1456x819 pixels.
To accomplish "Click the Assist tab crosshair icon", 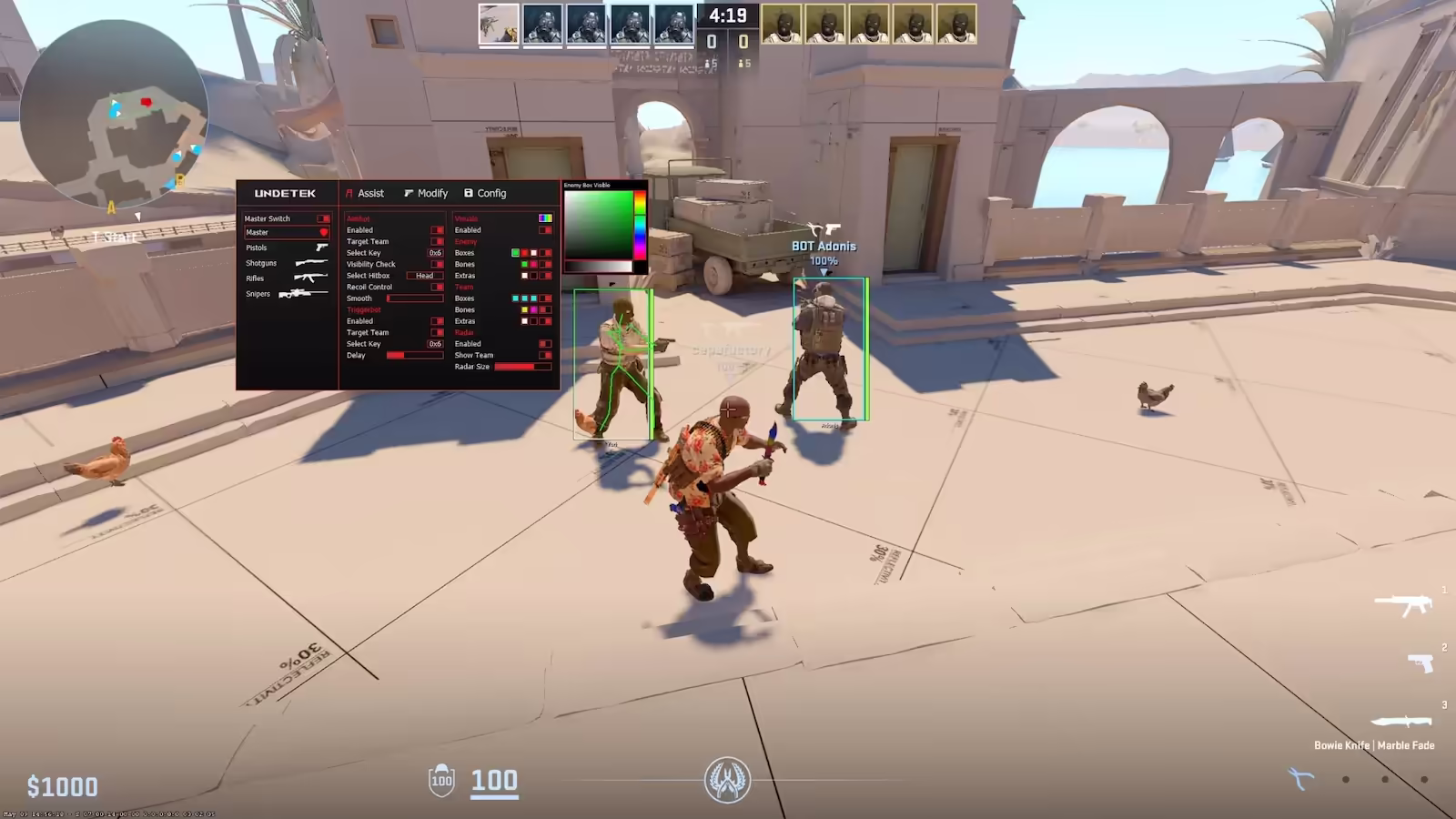I will (x=349, y=193).
